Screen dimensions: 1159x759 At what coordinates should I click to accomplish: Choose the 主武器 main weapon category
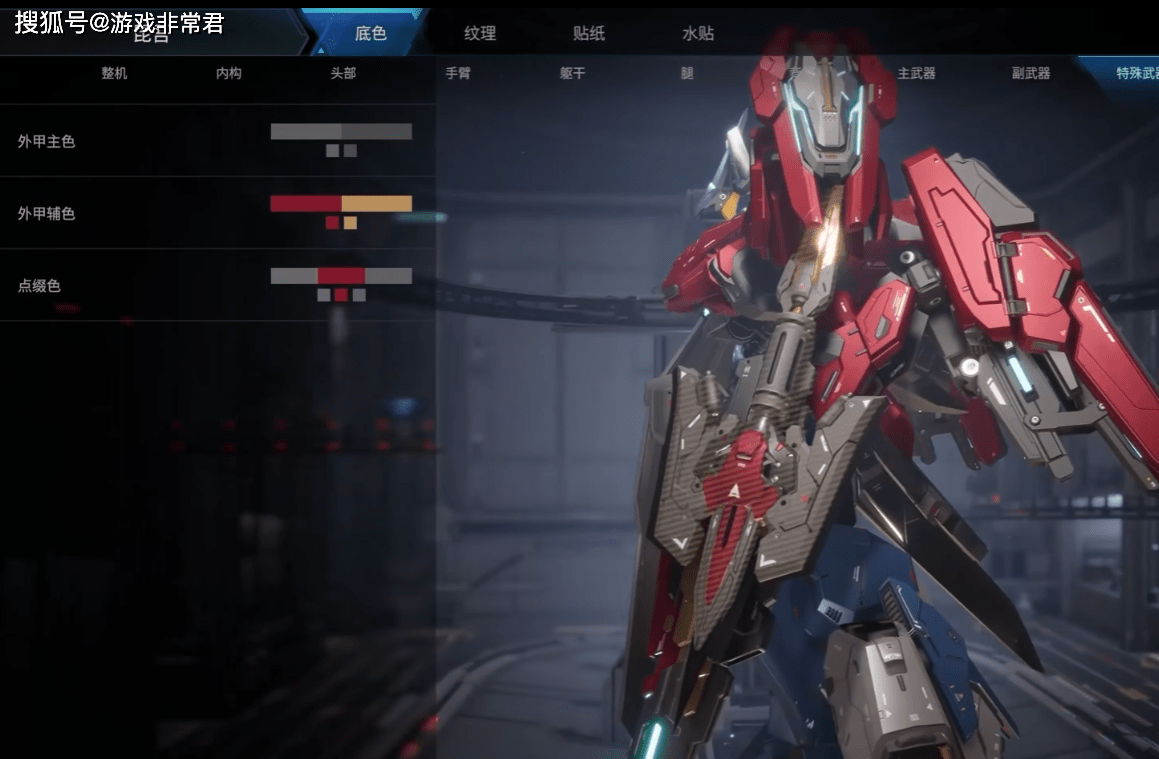click(916, 73)
